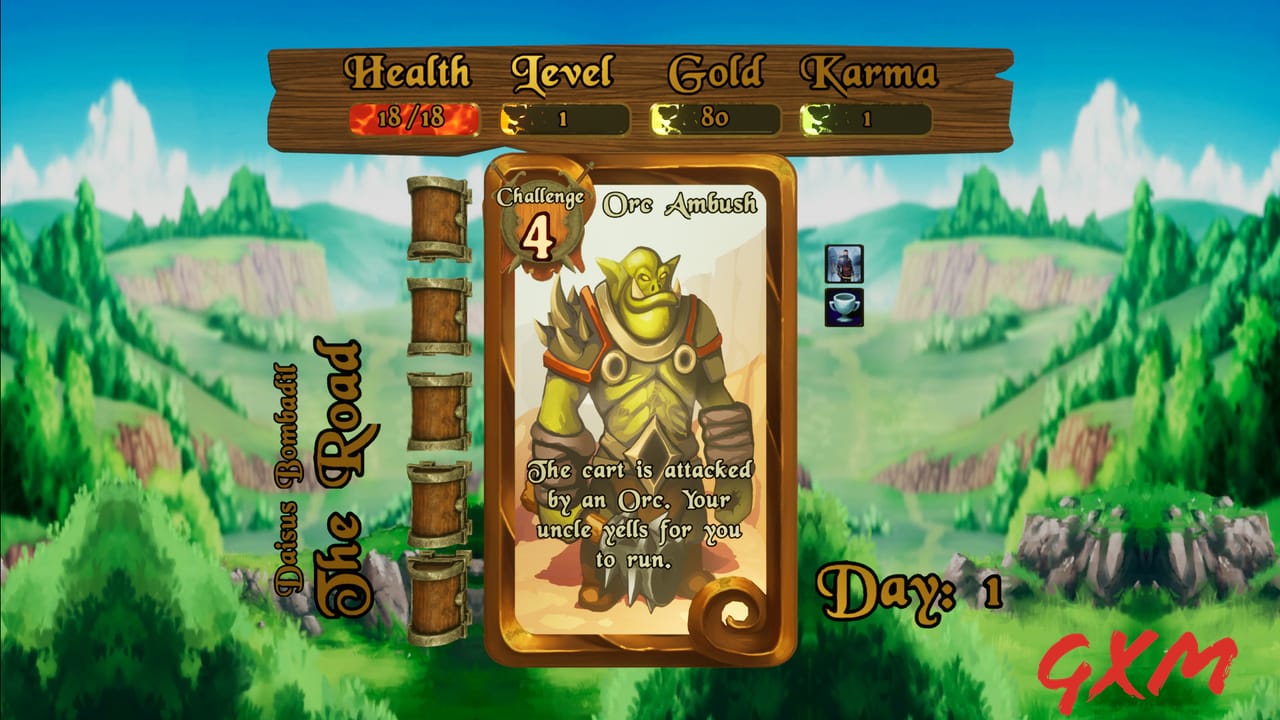Click the Orc Ambush card title
This screenshot has width=1280, height=720.
click(x=680, y=202)
